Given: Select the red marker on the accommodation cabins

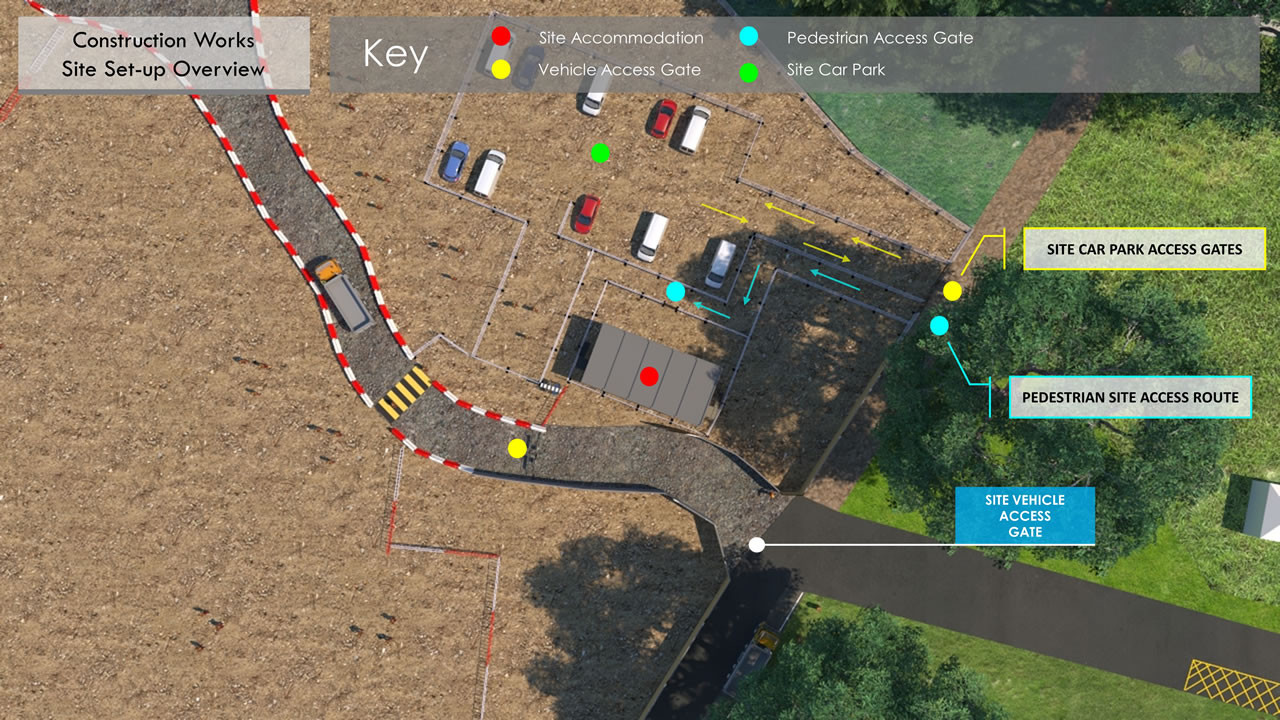Looking at the screenshot, I should (x=649, y=376).
